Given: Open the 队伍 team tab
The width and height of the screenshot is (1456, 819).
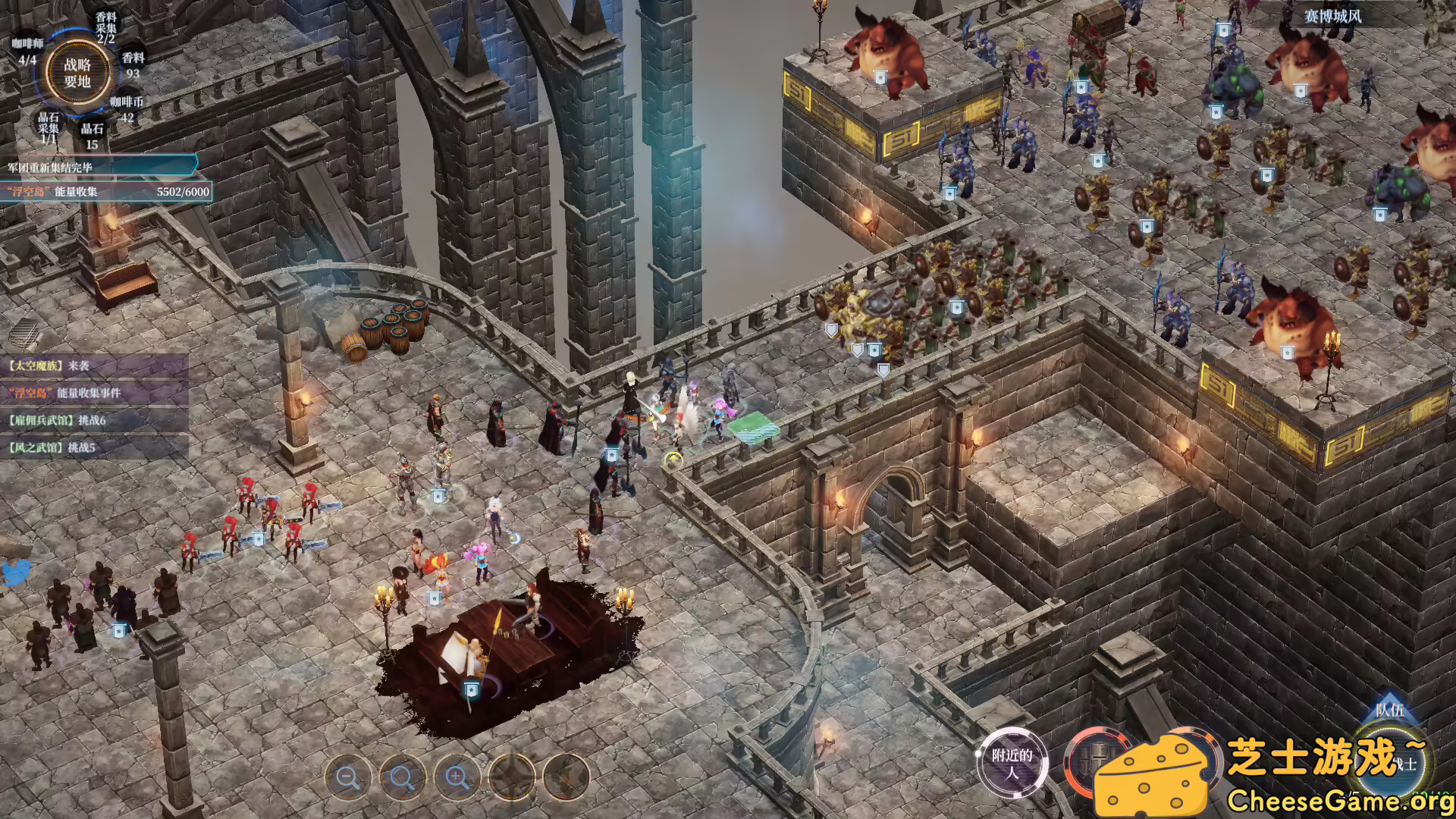Looking at the screenshot, I should pos(1389,710).
